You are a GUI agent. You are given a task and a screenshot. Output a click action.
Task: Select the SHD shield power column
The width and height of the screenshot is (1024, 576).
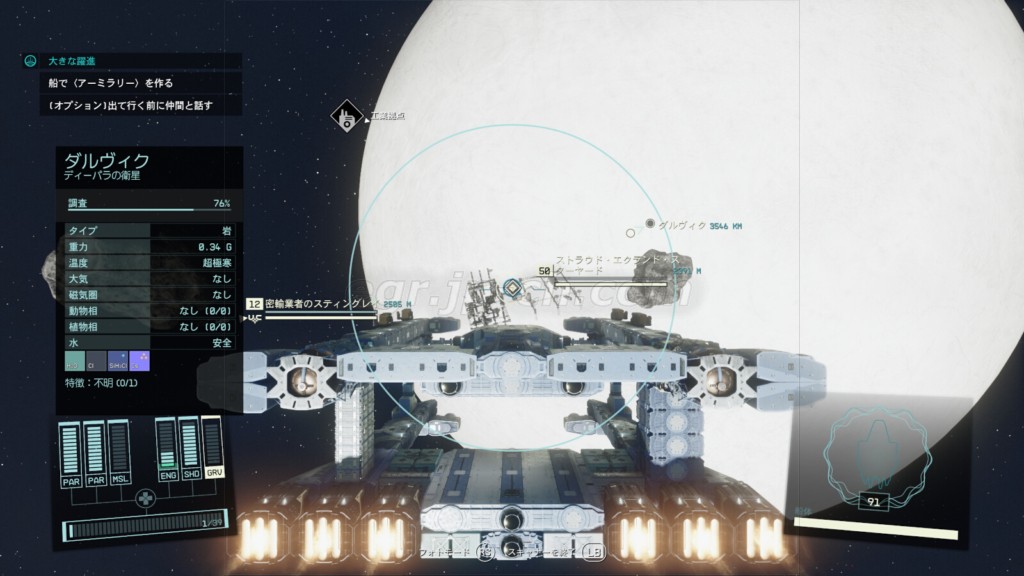tap(189, 450)
